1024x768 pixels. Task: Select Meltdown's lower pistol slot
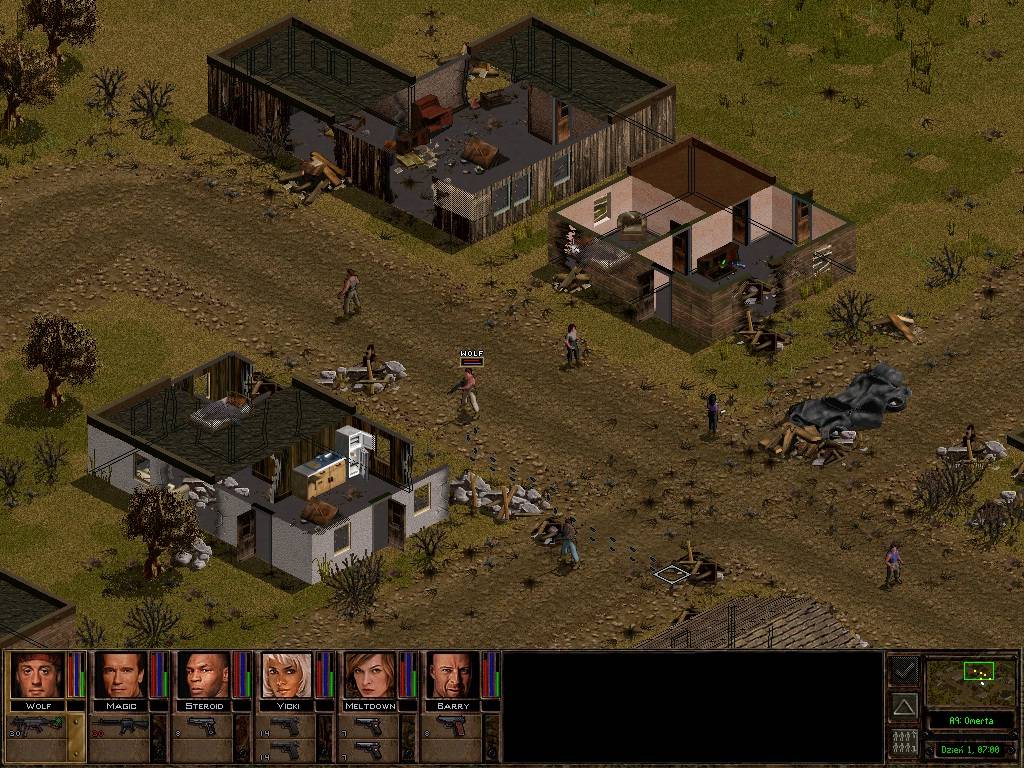(x=368, y=749)
